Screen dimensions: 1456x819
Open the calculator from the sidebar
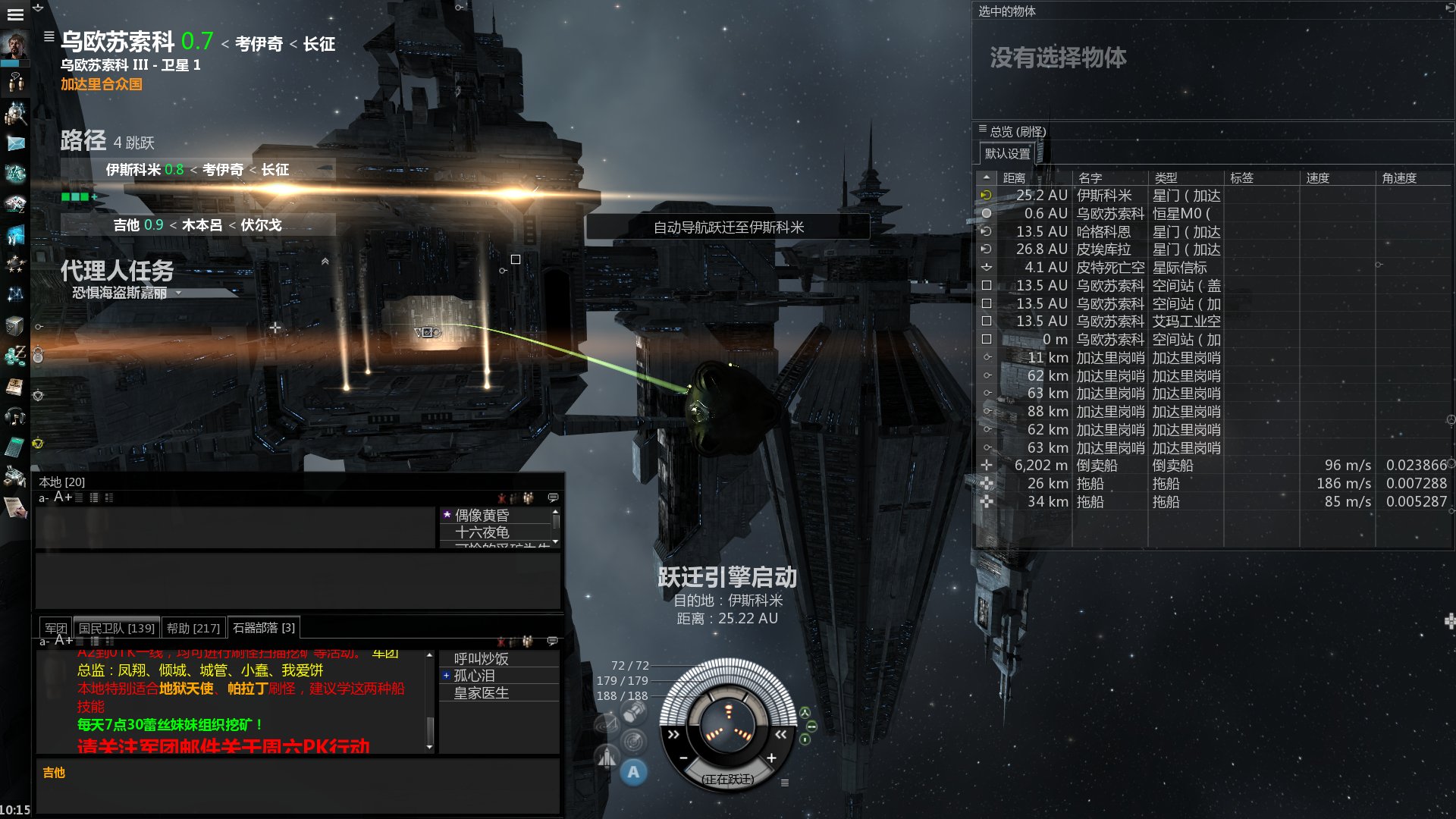pyautogui.click(x=15, y=447)
